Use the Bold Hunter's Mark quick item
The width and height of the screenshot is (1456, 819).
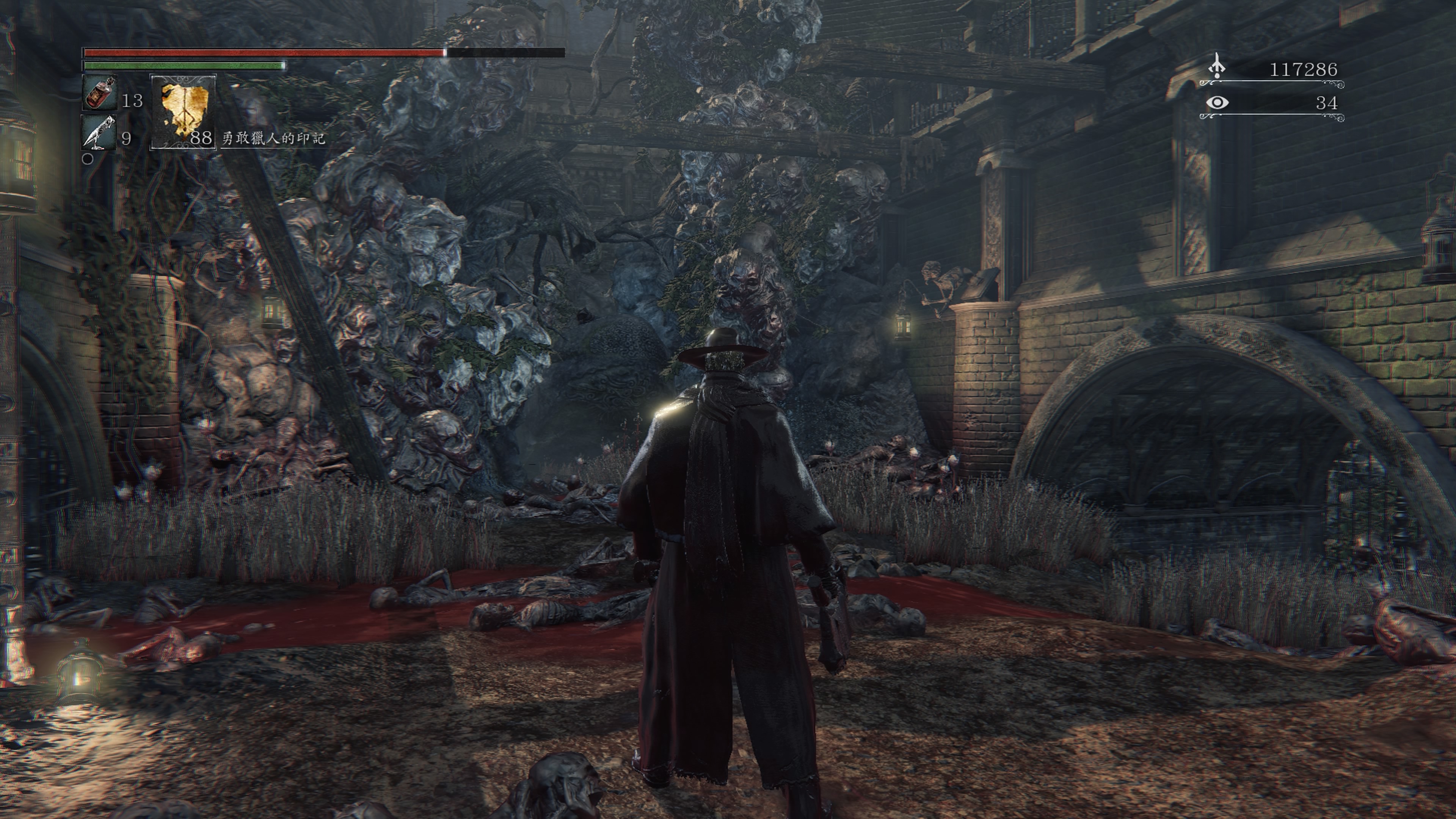pyautogui.click(x=183, y=113)
